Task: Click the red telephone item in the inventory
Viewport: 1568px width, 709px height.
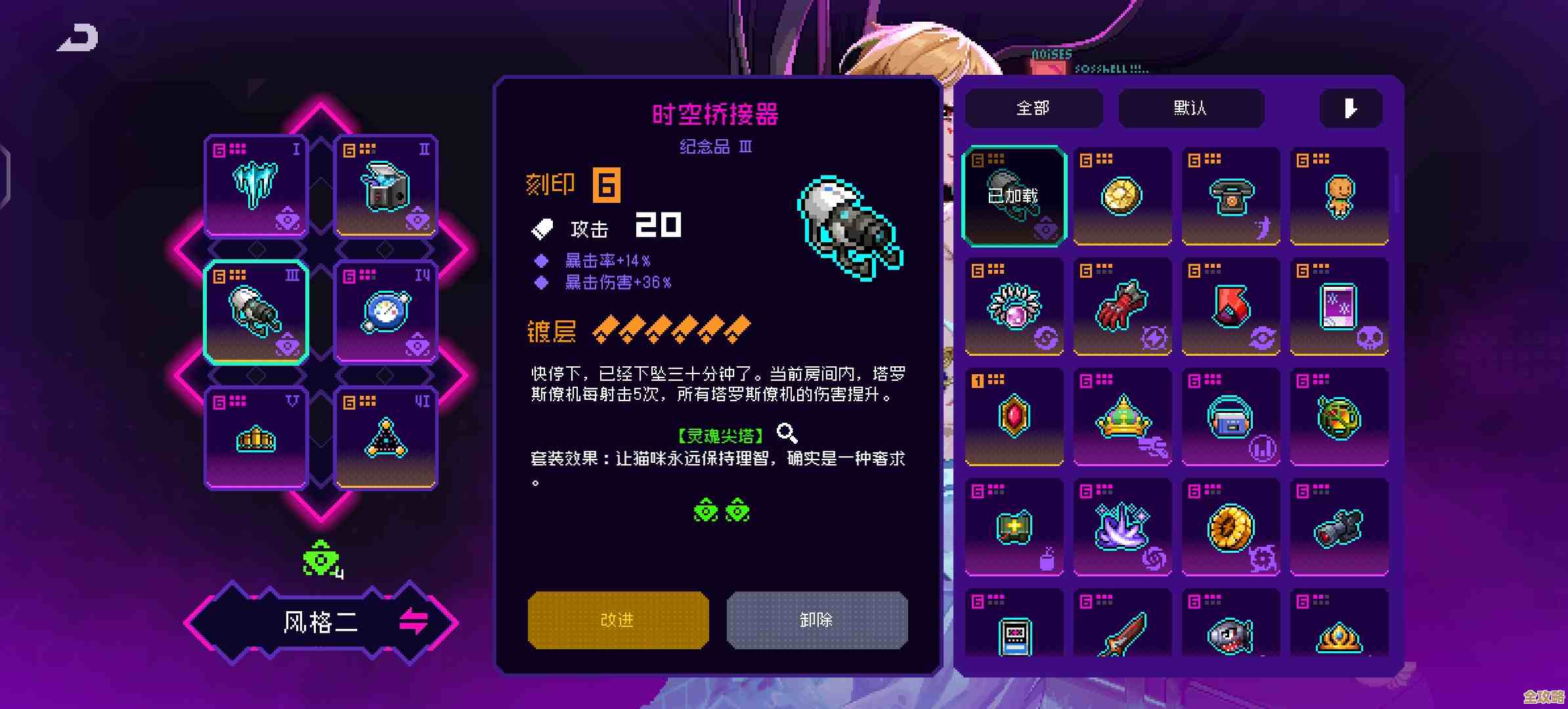Action: [x=1231, y=196]
